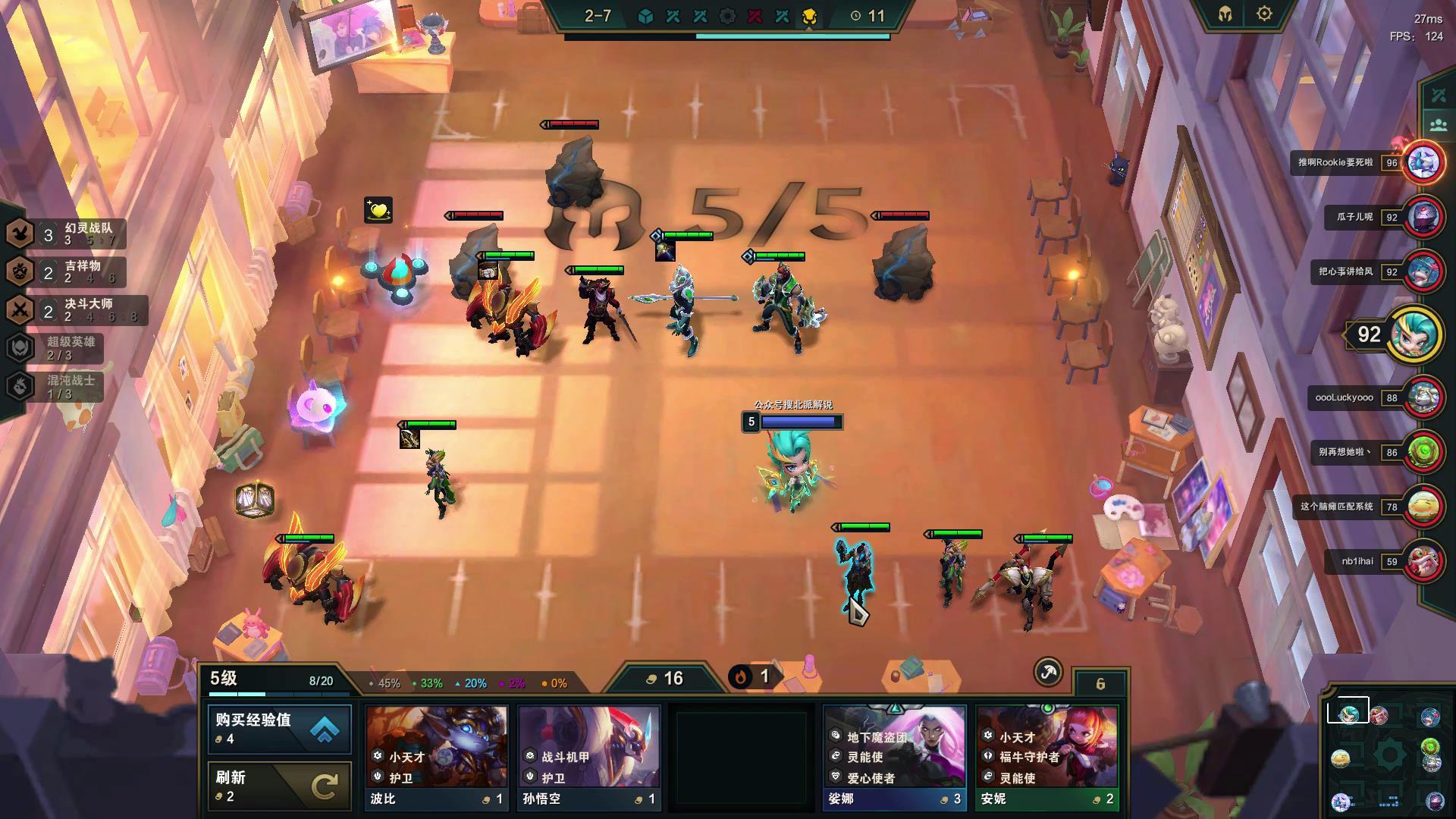Toggle the crossed-swords panel tab
Screen dimensions: 1456x819
(x=1439, y=96)
